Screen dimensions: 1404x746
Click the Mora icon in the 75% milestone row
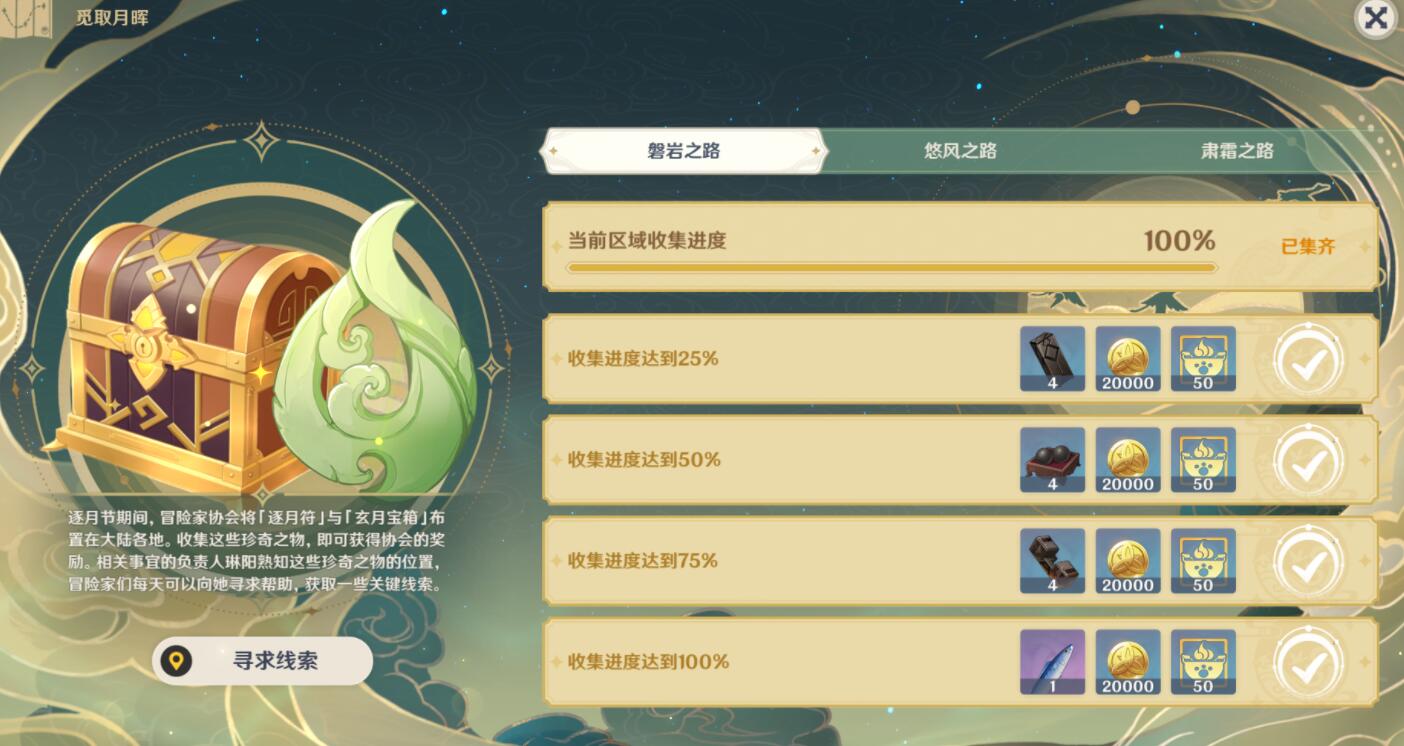(1128, 561)
